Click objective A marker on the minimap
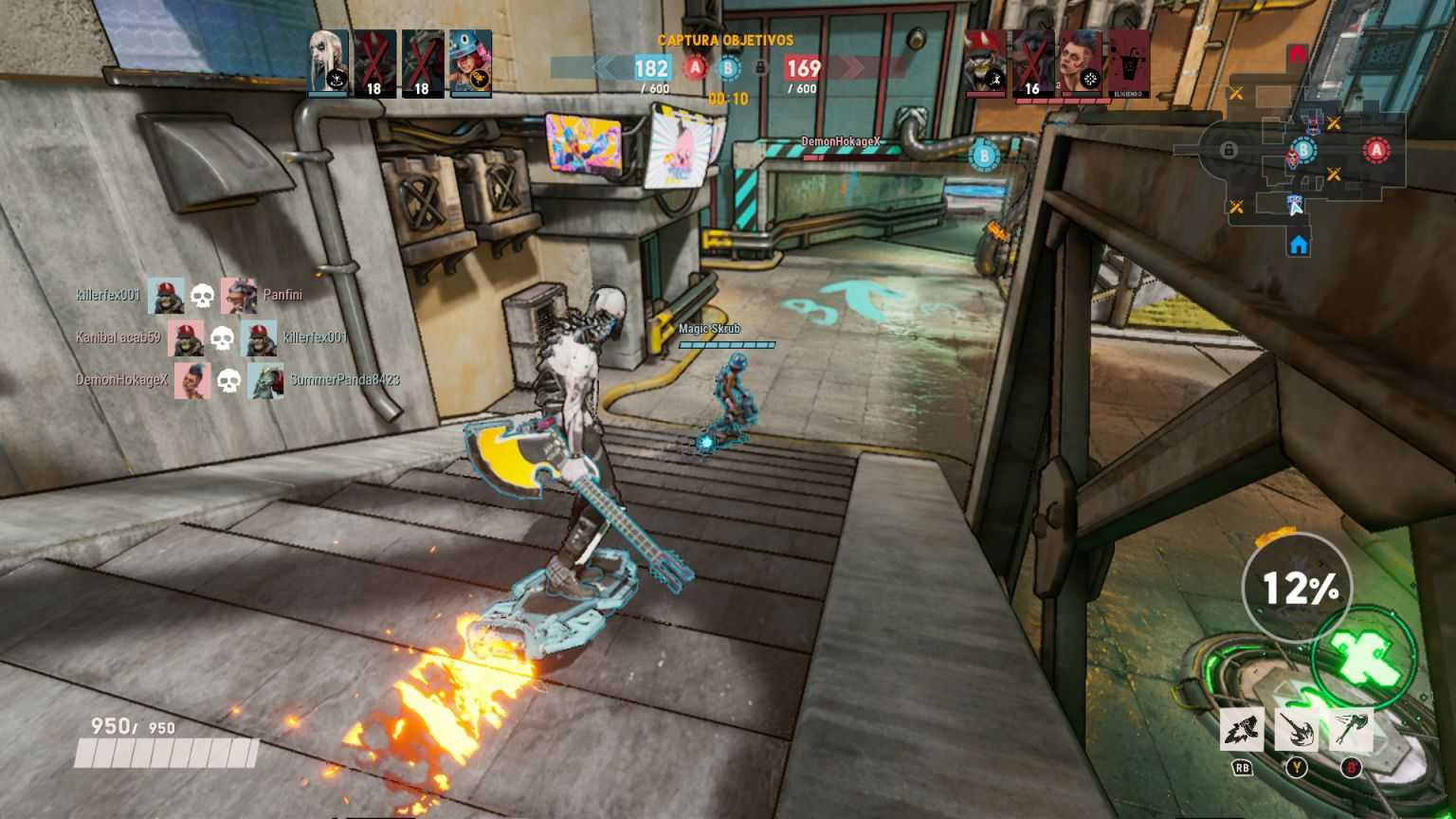 tap(1376, 152)
